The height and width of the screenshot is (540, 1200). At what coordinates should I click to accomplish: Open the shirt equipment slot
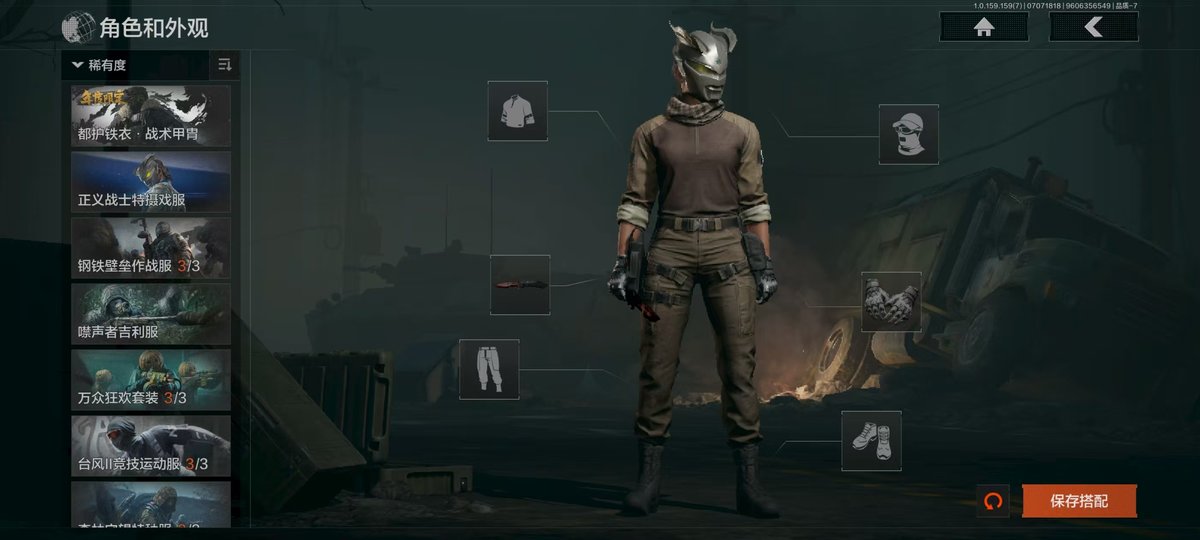518,111
